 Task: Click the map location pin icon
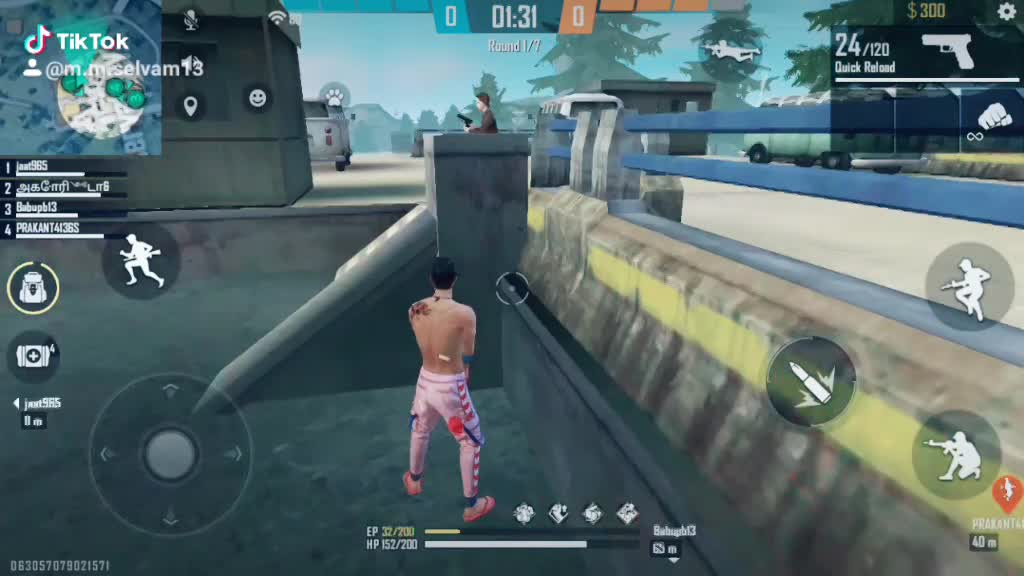click(x=189, y=105)
